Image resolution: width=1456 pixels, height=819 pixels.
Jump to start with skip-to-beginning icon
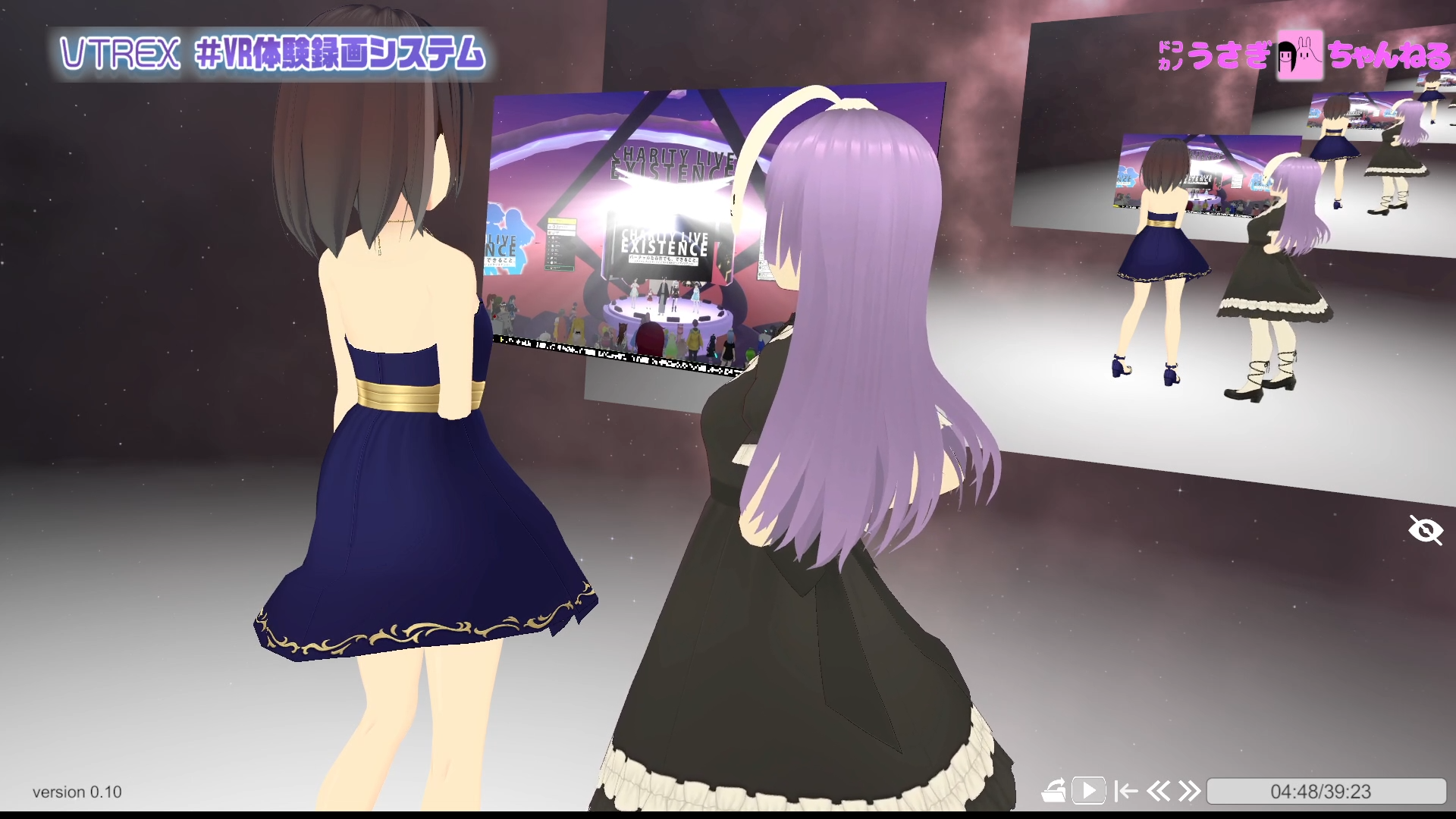pos(1126,791)
